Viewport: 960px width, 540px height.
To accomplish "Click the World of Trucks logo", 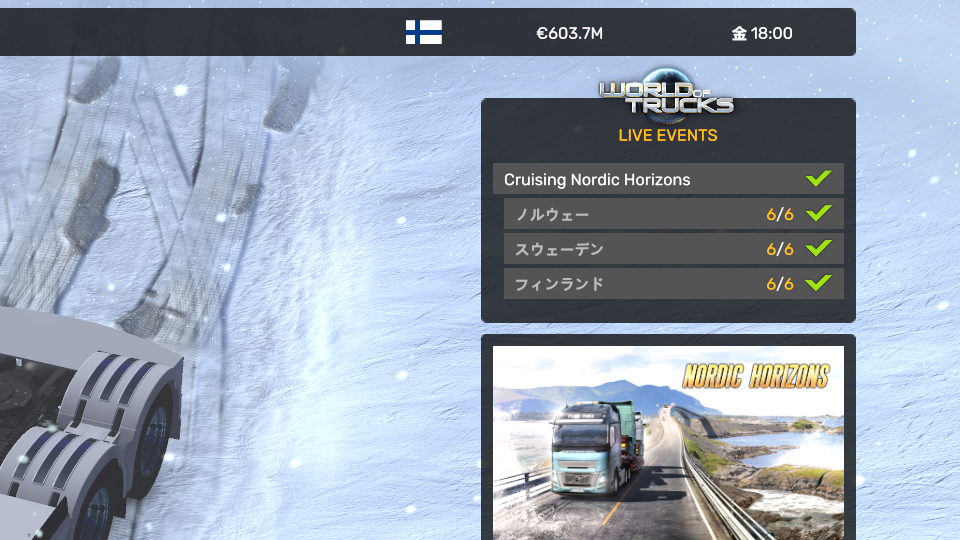I will [667, 92].
